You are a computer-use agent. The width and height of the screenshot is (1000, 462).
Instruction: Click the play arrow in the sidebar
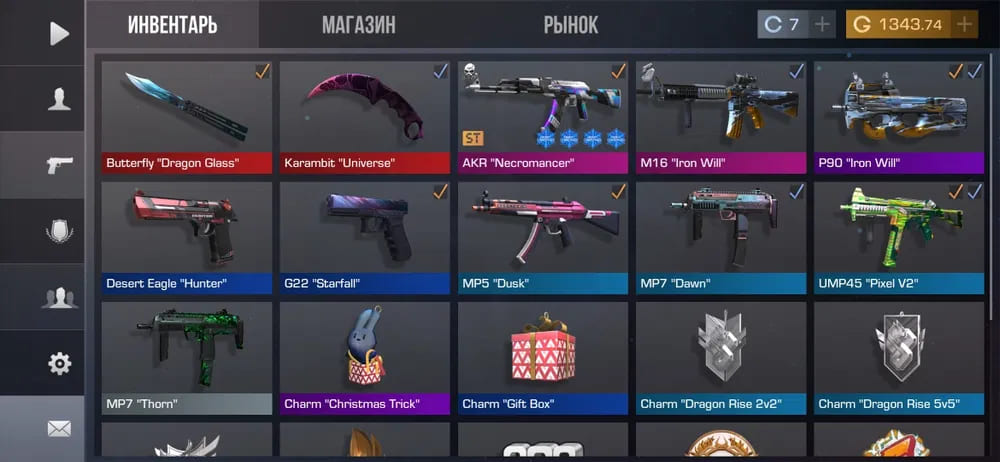[59, 33]
